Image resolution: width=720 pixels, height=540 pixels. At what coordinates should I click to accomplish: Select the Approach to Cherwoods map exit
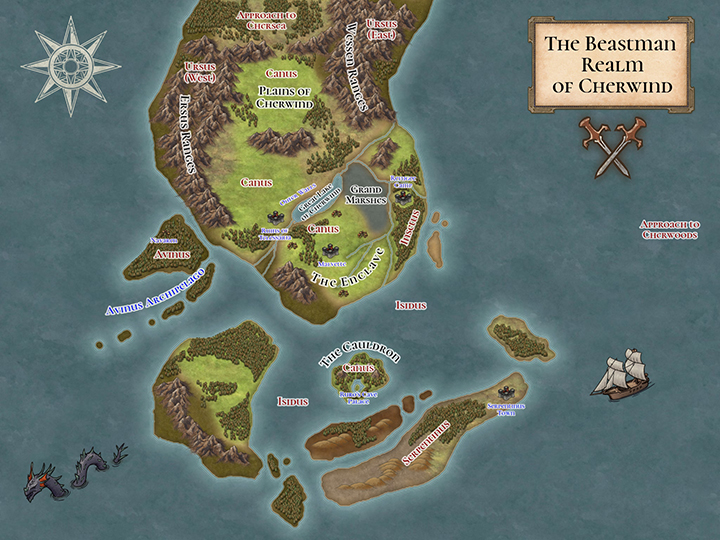coord(669,229)
